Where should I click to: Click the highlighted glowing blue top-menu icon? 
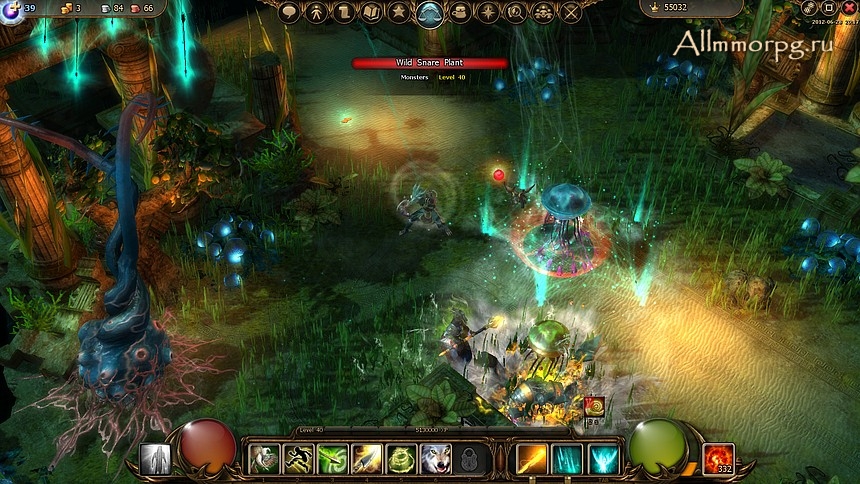coord(430,13)
